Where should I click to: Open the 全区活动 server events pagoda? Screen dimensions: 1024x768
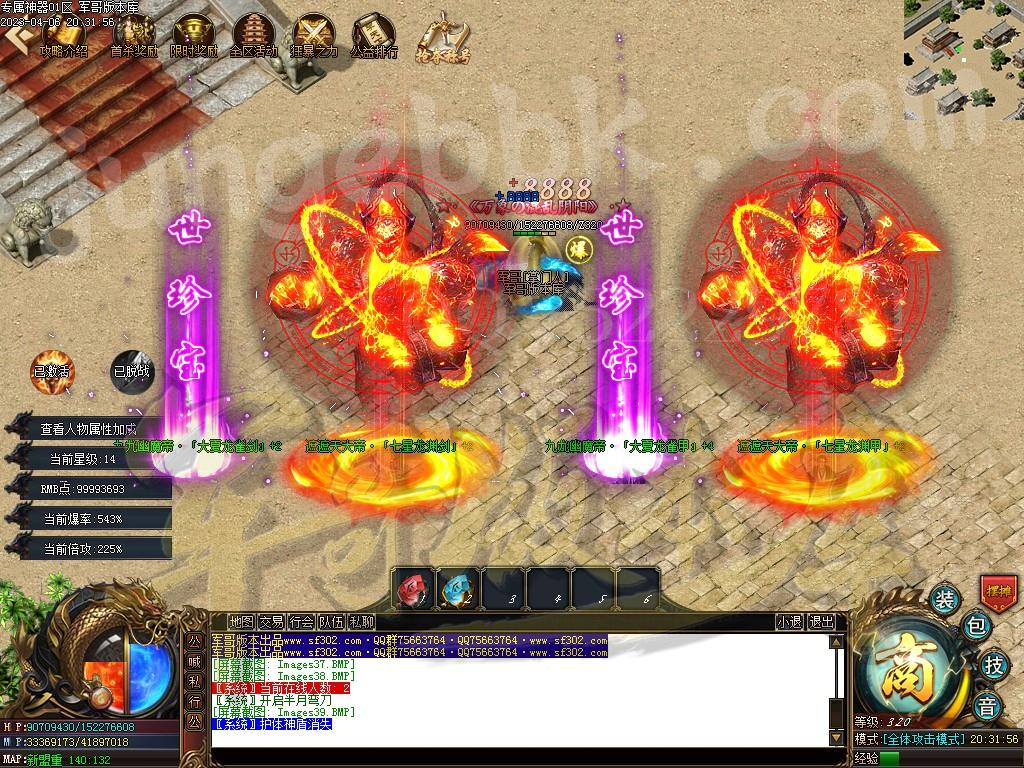point(253,36)
